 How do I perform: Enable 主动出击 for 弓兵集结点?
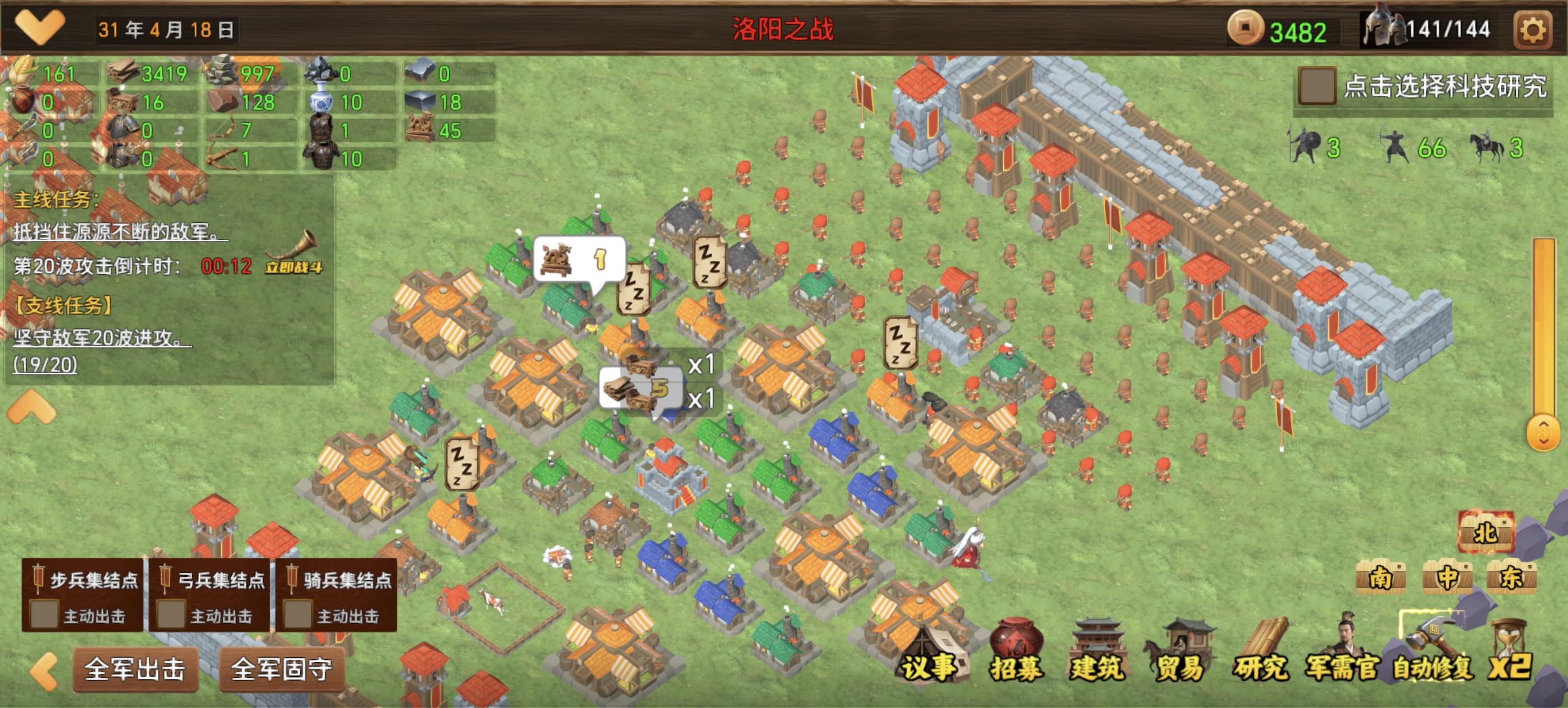click(172, 616)
